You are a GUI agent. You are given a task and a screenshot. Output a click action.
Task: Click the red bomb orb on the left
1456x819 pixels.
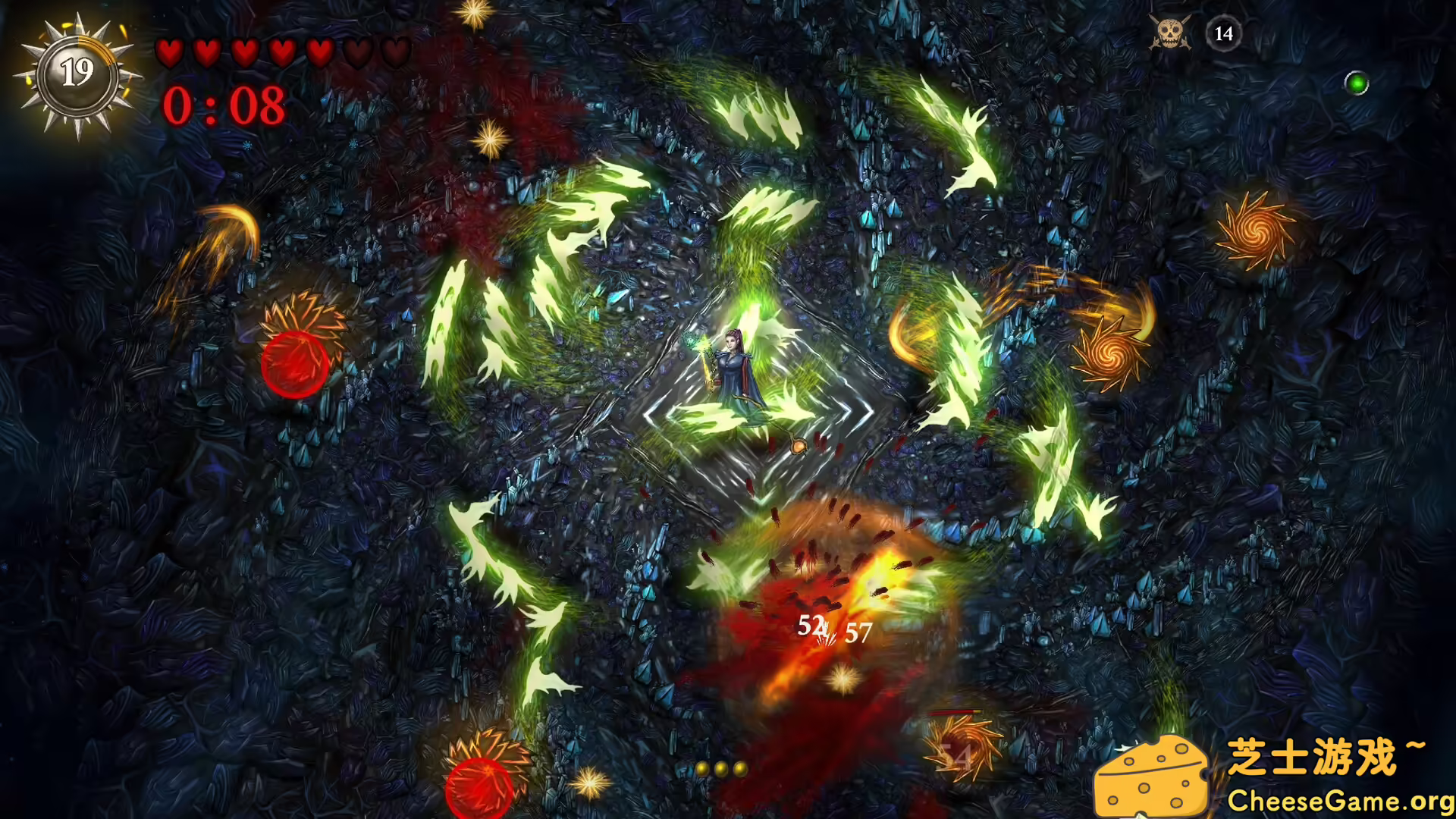[x=296, y=364]
